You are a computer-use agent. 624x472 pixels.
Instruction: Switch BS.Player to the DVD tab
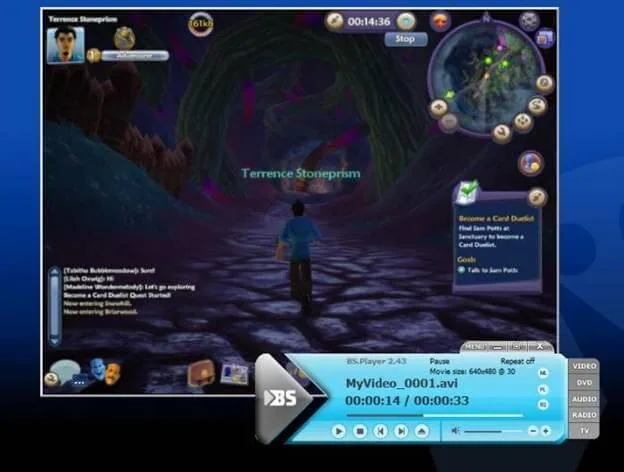pyautogui.click(x=584, y=382)
